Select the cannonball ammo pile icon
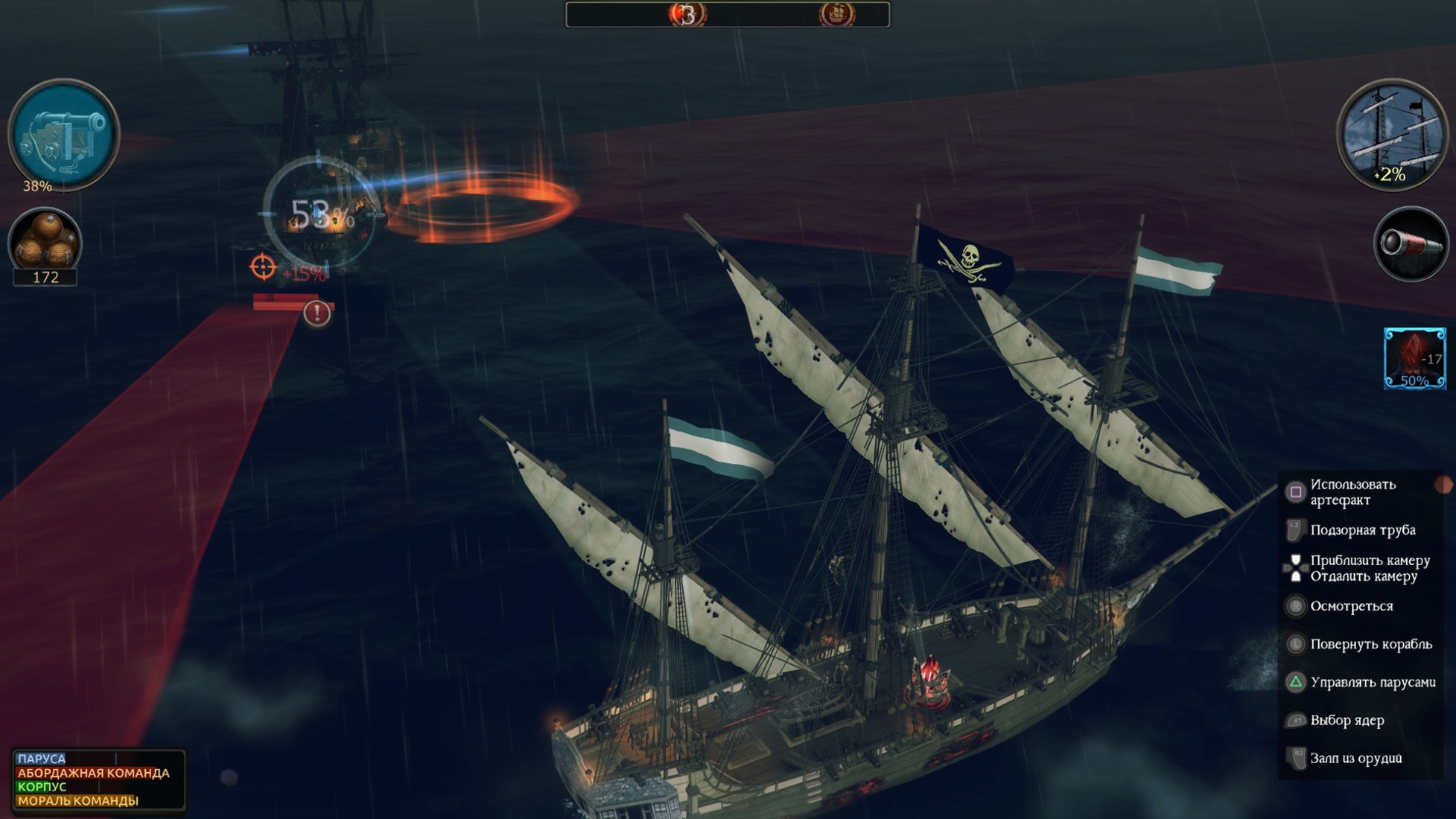1456x819 pixels. 45,240
